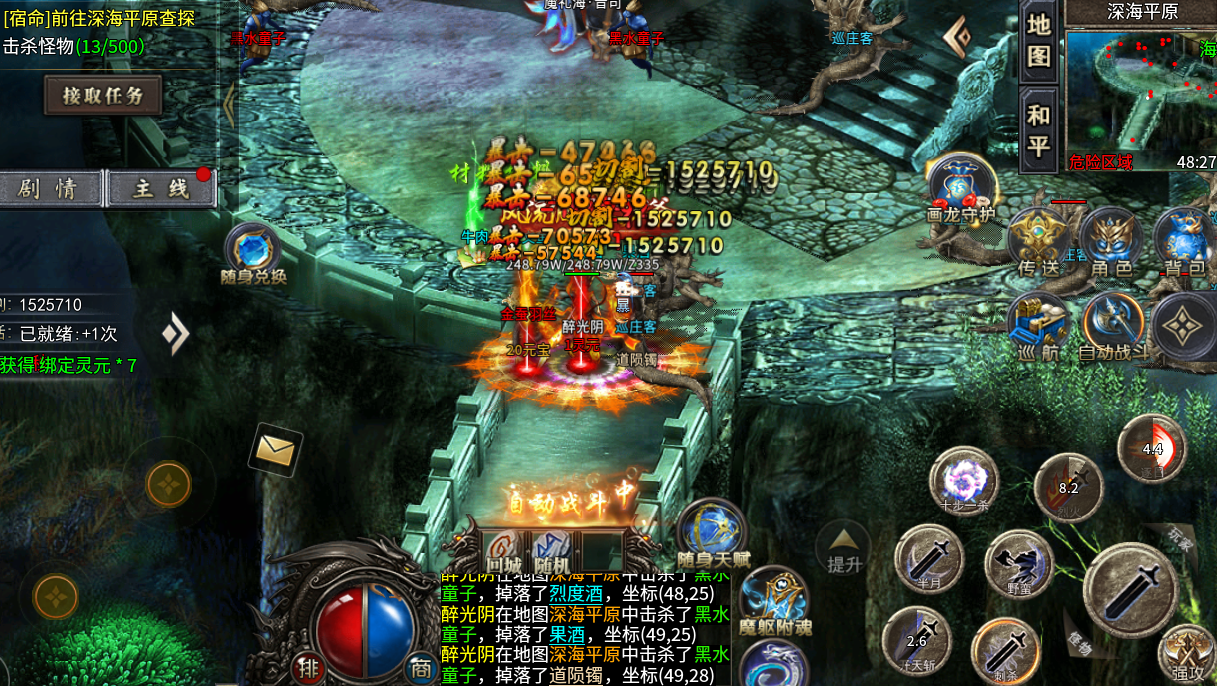Toggle the 和平 peace mode button
The height and width of the screenshot is (686, 1217).
point(1039,130)
